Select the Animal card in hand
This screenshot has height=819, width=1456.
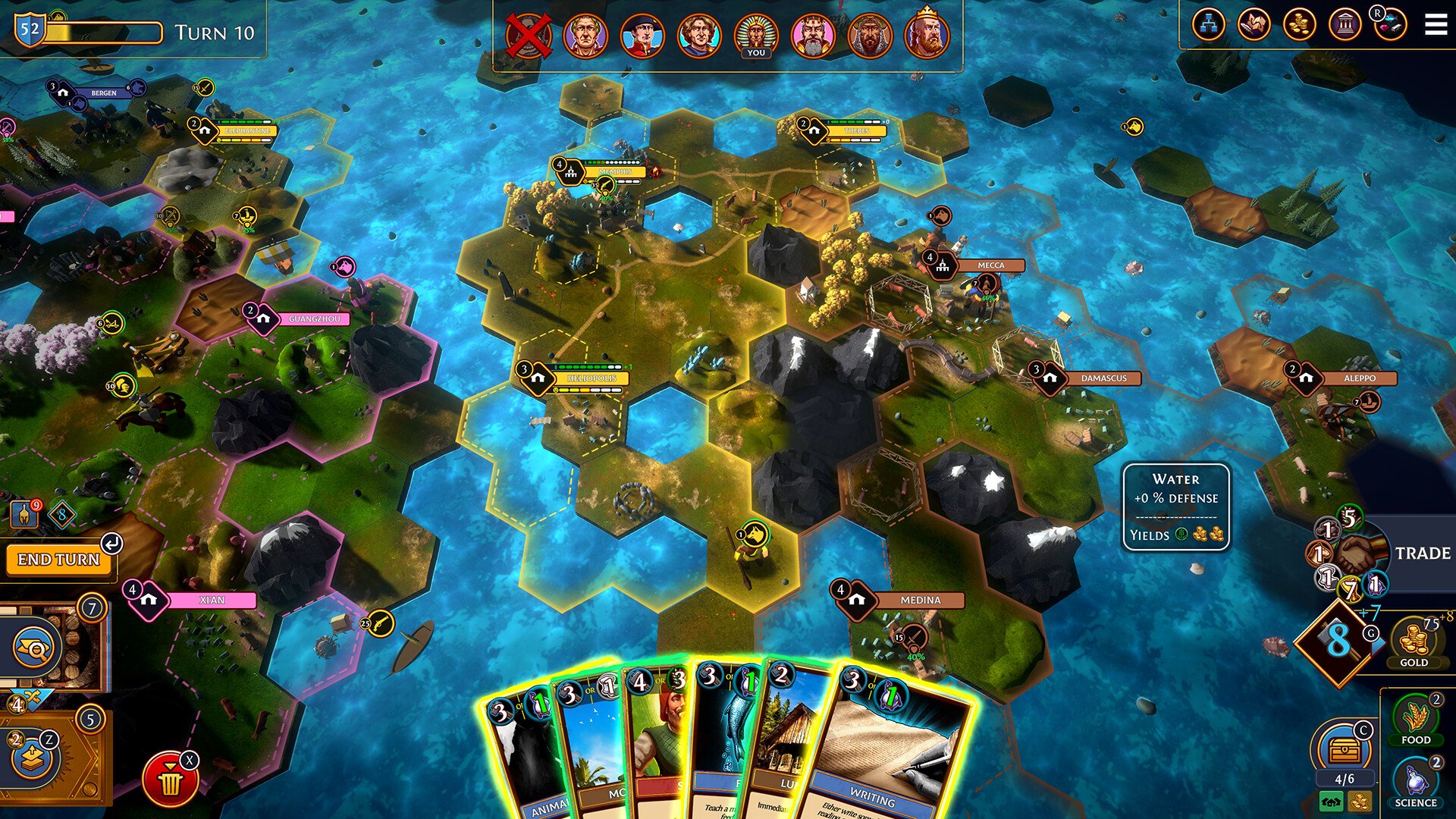coord(523,758)
